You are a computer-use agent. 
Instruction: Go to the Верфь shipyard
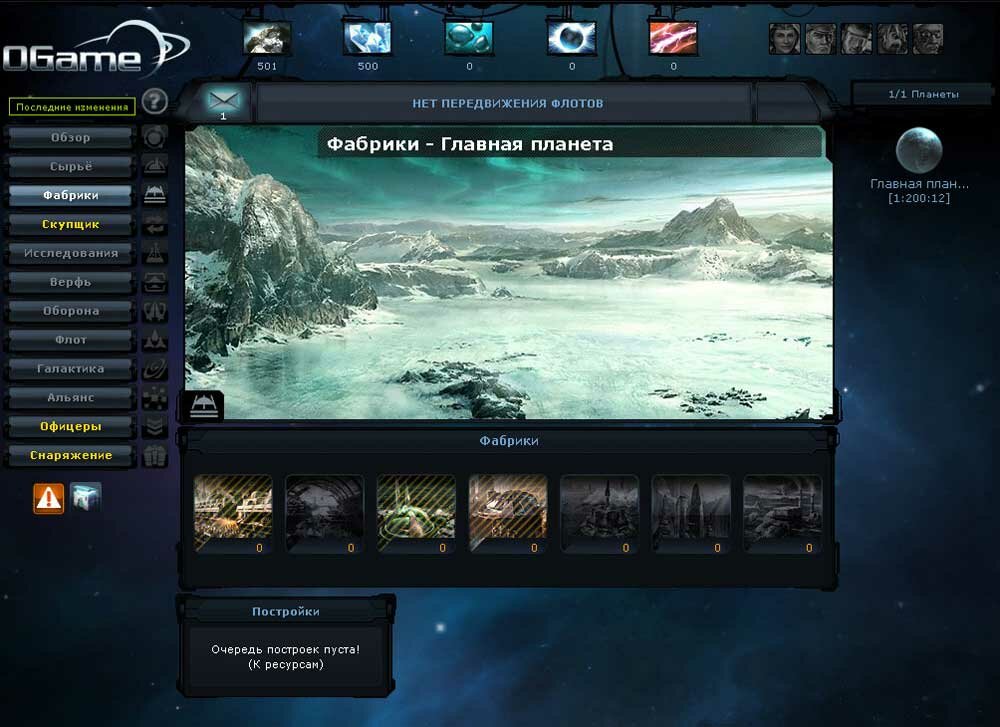pos(70,282)
